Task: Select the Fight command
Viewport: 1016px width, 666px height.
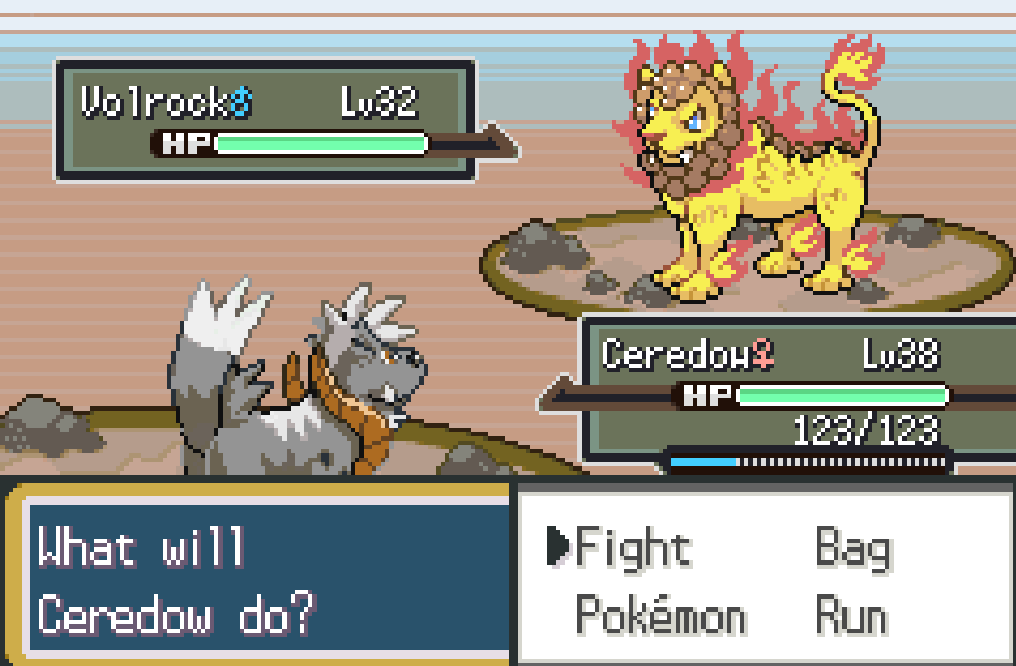Action: pyautogui.click(x=632, y=548)
